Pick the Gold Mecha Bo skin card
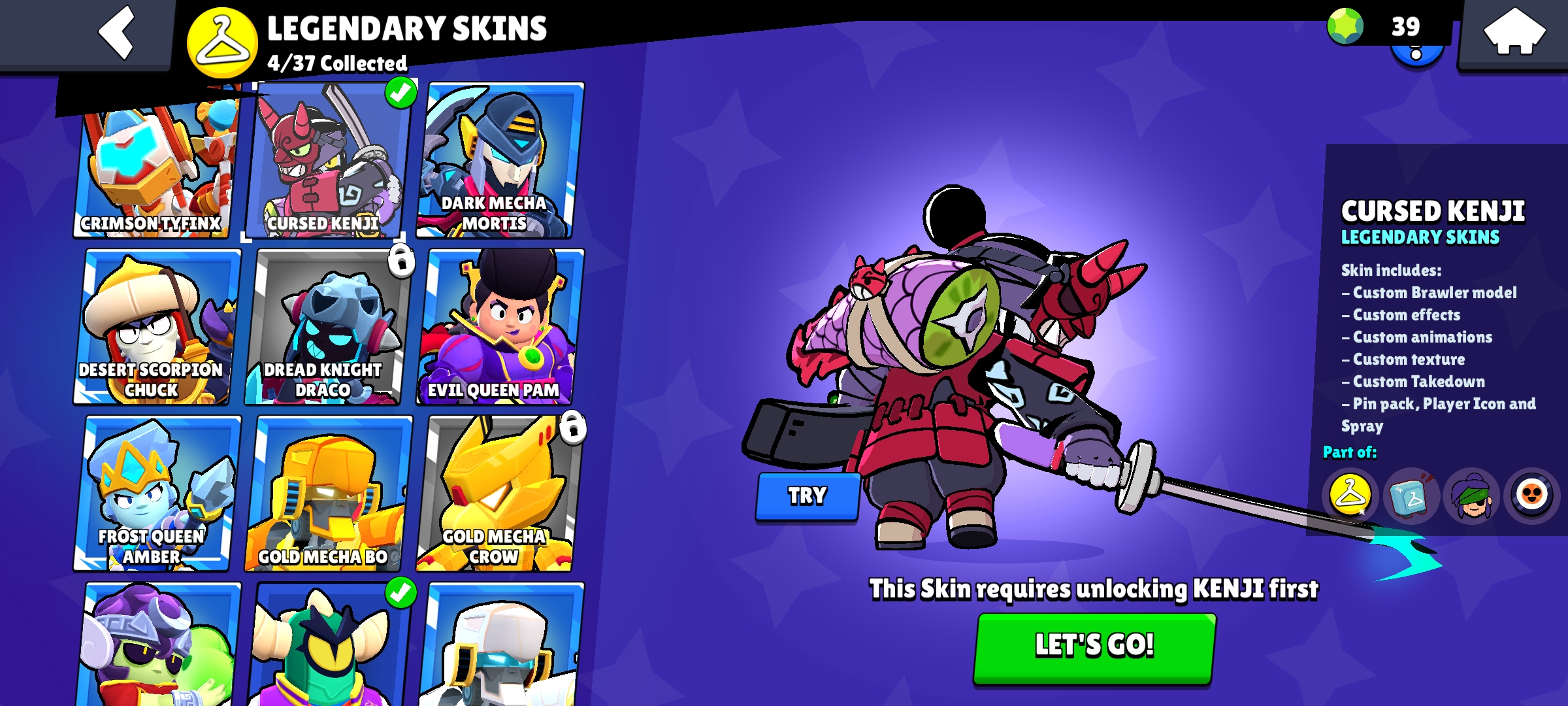 327,494
